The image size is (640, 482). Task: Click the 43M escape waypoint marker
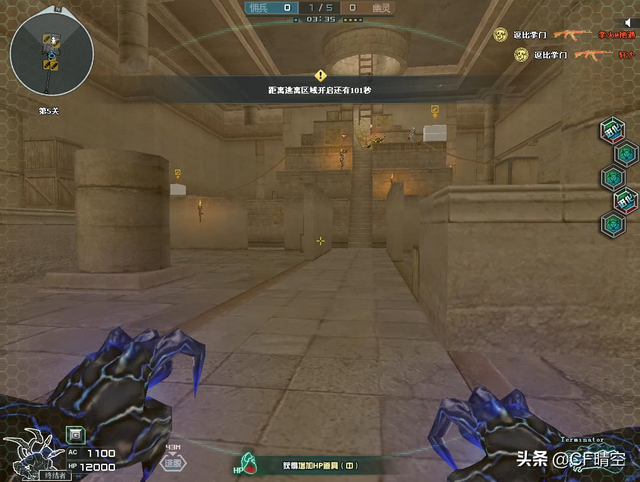(x=174, y=459)
